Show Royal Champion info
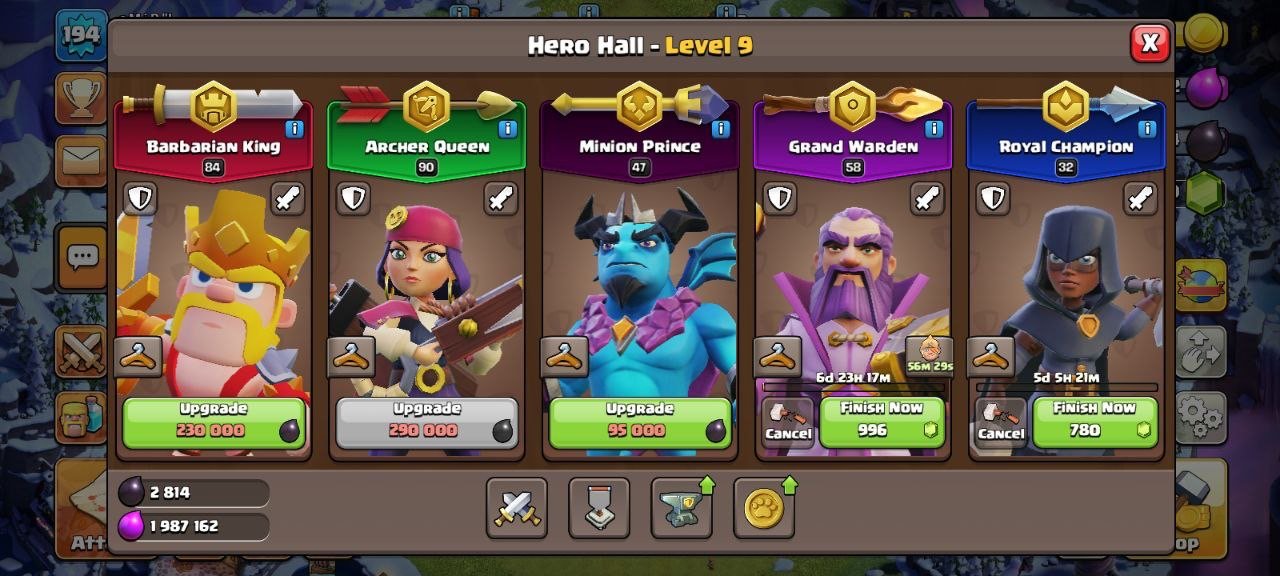1280x576 pixels. point(1147,129)
